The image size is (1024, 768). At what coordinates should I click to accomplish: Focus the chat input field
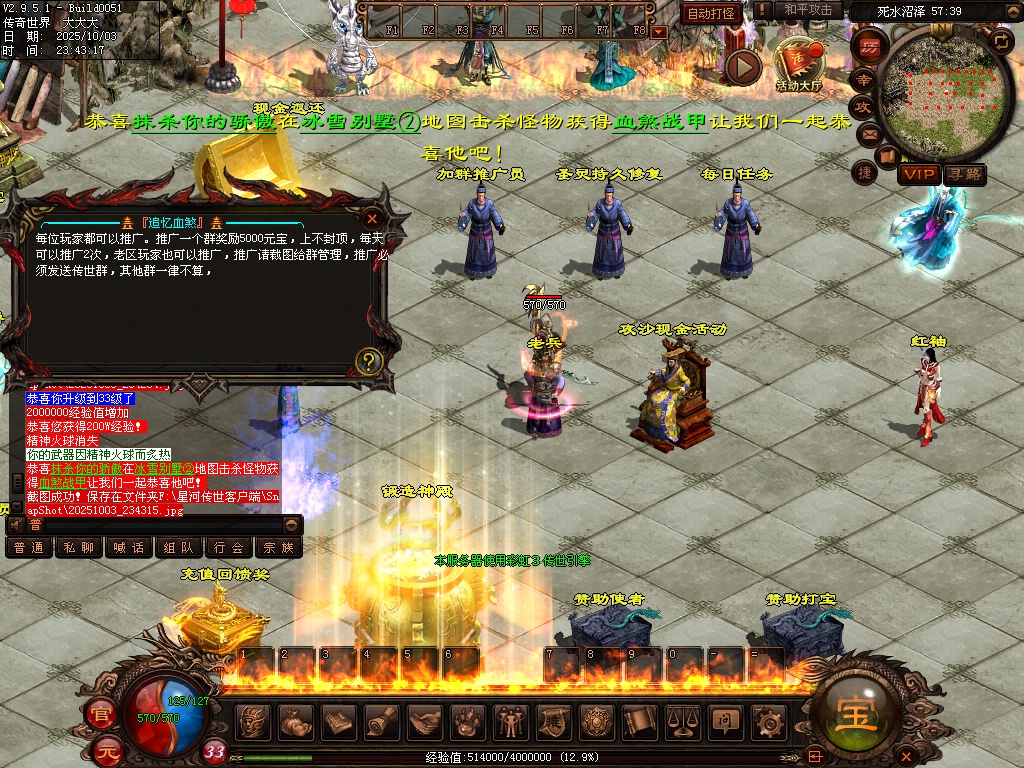150,524
